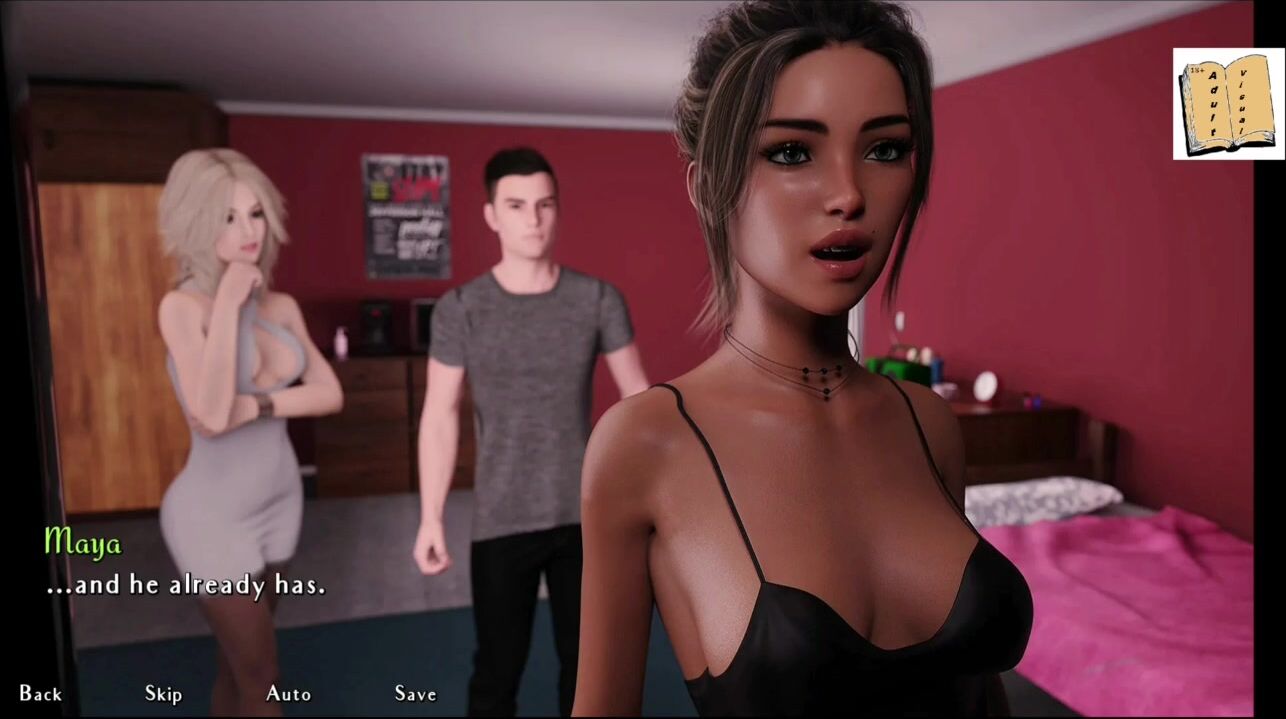
Task: Open the Save menu
Action: [x=415, y=694]
